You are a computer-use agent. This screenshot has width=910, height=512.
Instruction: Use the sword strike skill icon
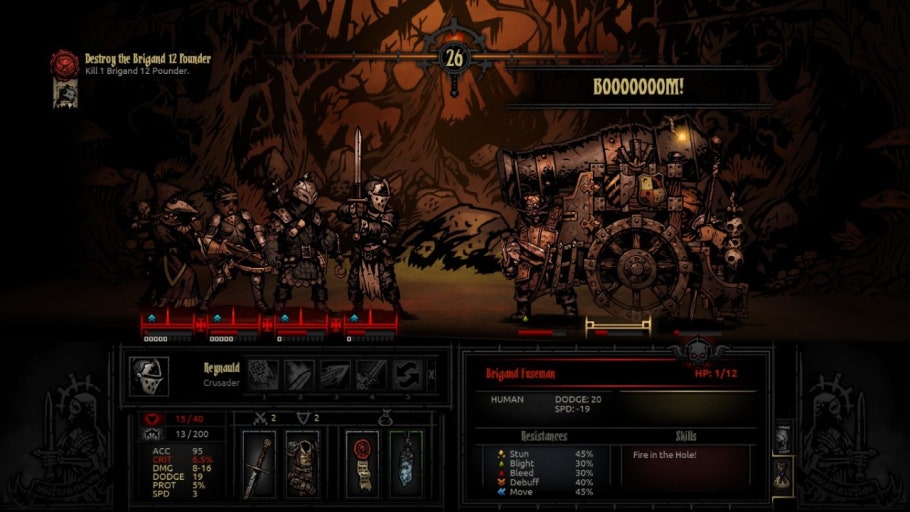click(x=371, y=375)
